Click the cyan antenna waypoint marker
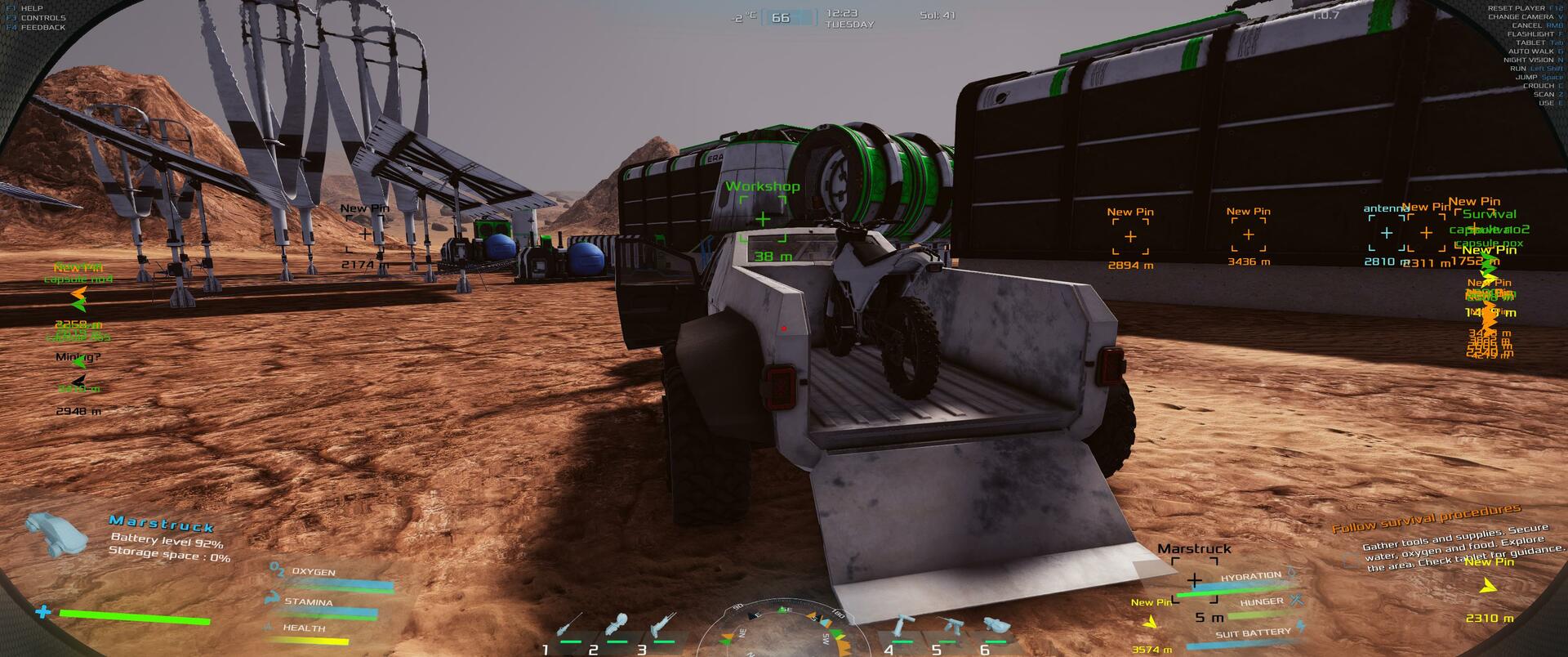The image size is (1568, 657). [x=1387, y=234]
